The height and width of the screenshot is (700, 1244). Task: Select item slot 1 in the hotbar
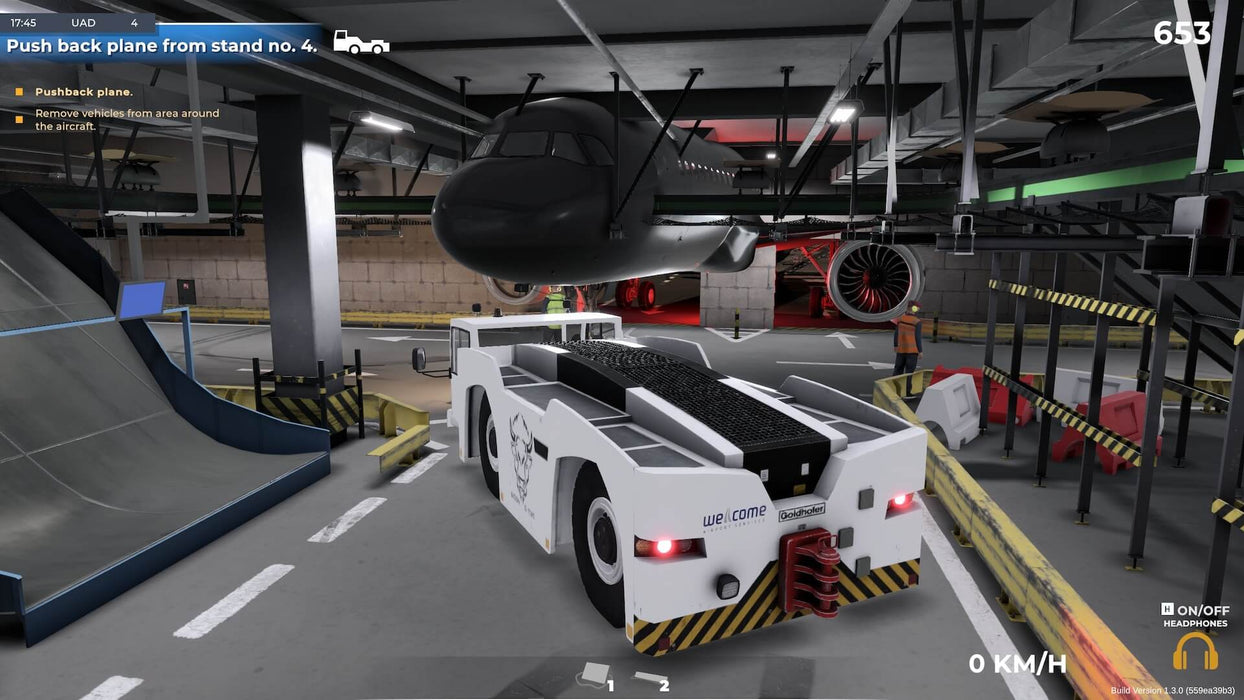(596, 675)
